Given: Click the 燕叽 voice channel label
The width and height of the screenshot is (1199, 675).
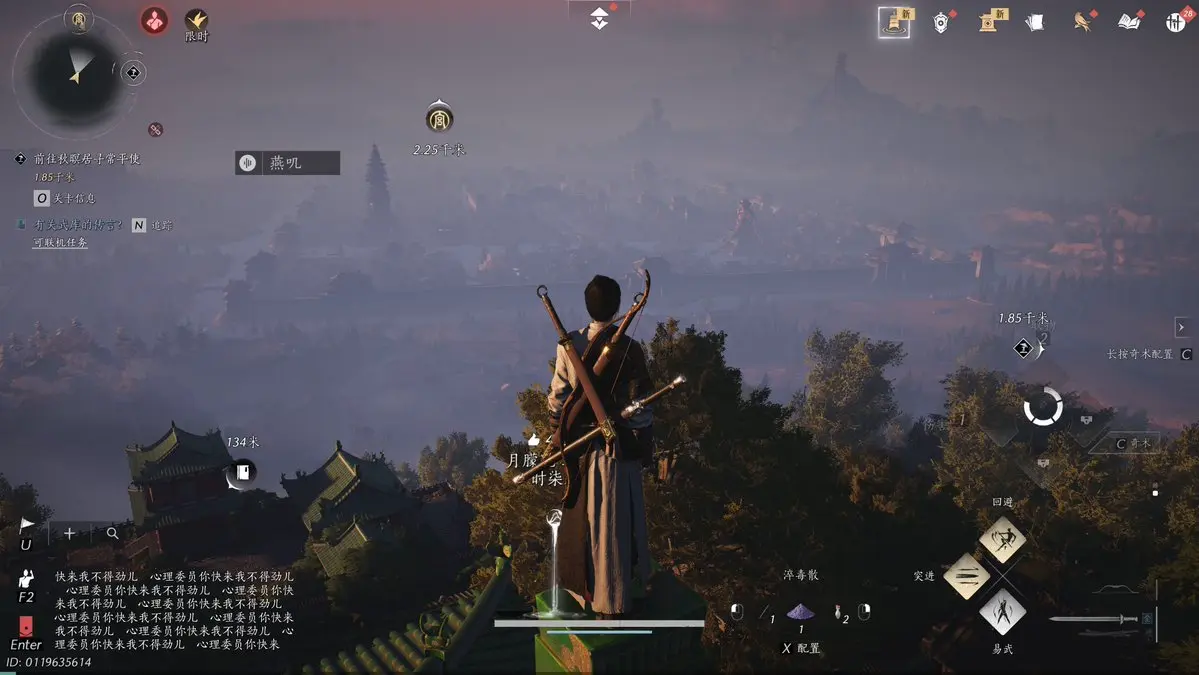Looking at the screenshot, I should click(x=287, y=163).
